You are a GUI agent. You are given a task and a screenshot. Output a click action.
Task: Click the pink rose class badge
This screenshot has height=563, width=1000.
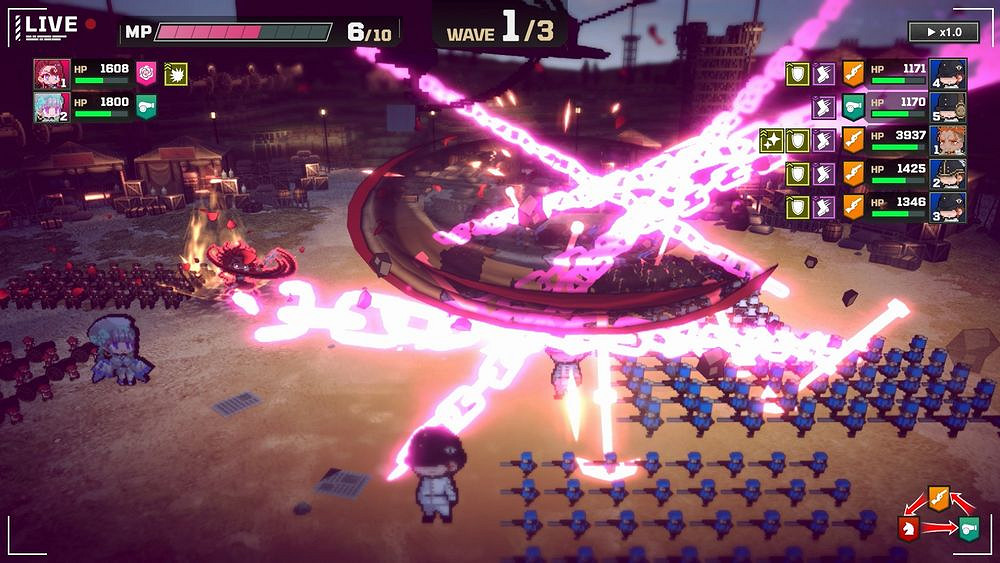[x=146, y=73]
